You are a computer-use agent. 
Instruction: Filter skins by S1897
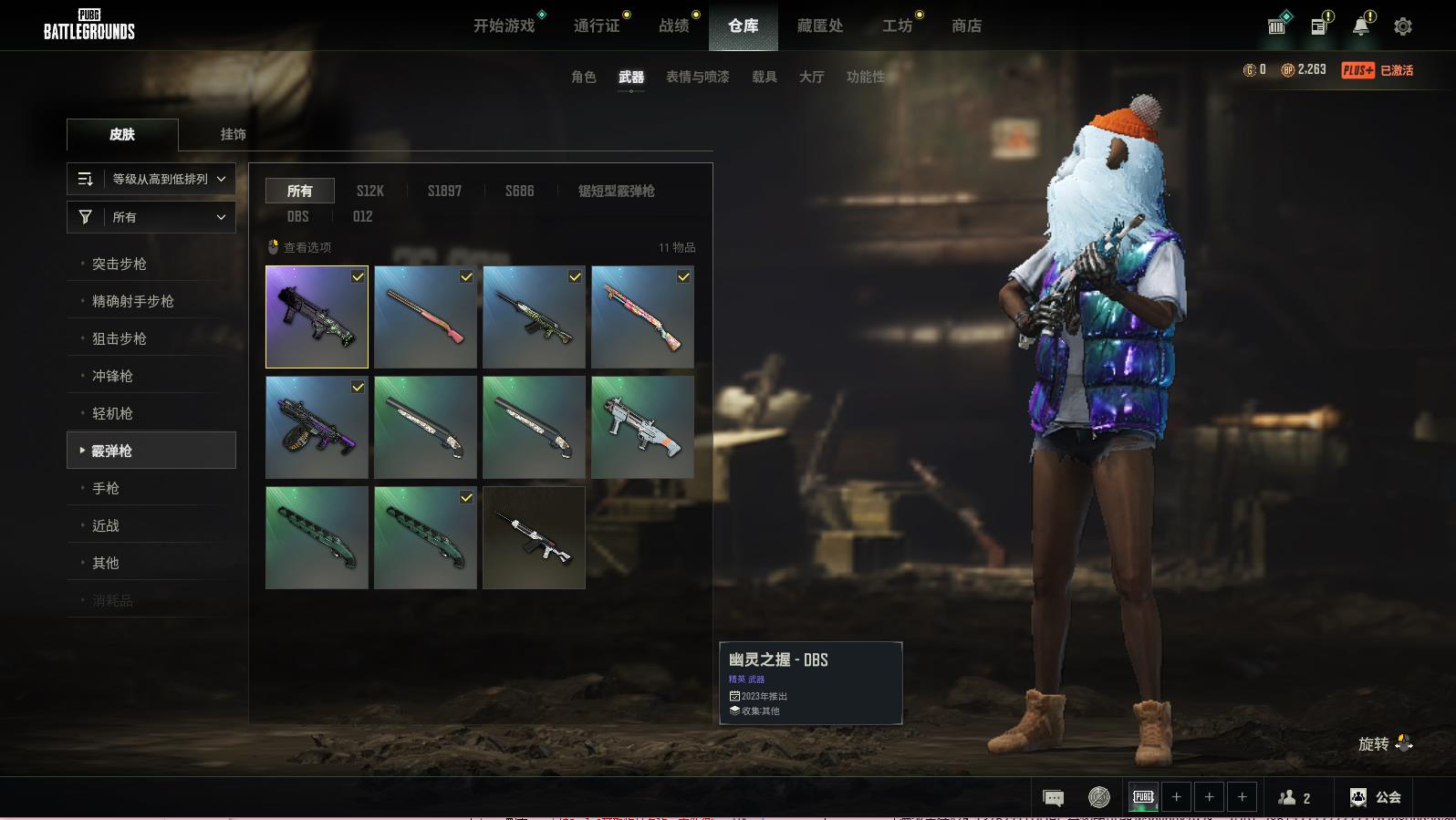tap(444, 191)
